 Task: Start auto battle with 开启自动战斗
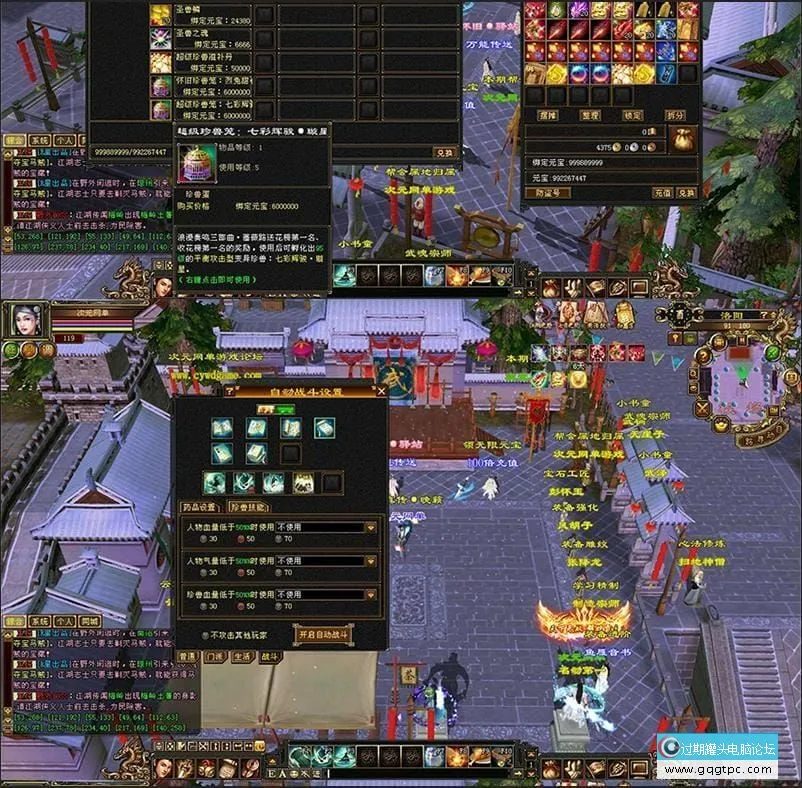[322, 633]
